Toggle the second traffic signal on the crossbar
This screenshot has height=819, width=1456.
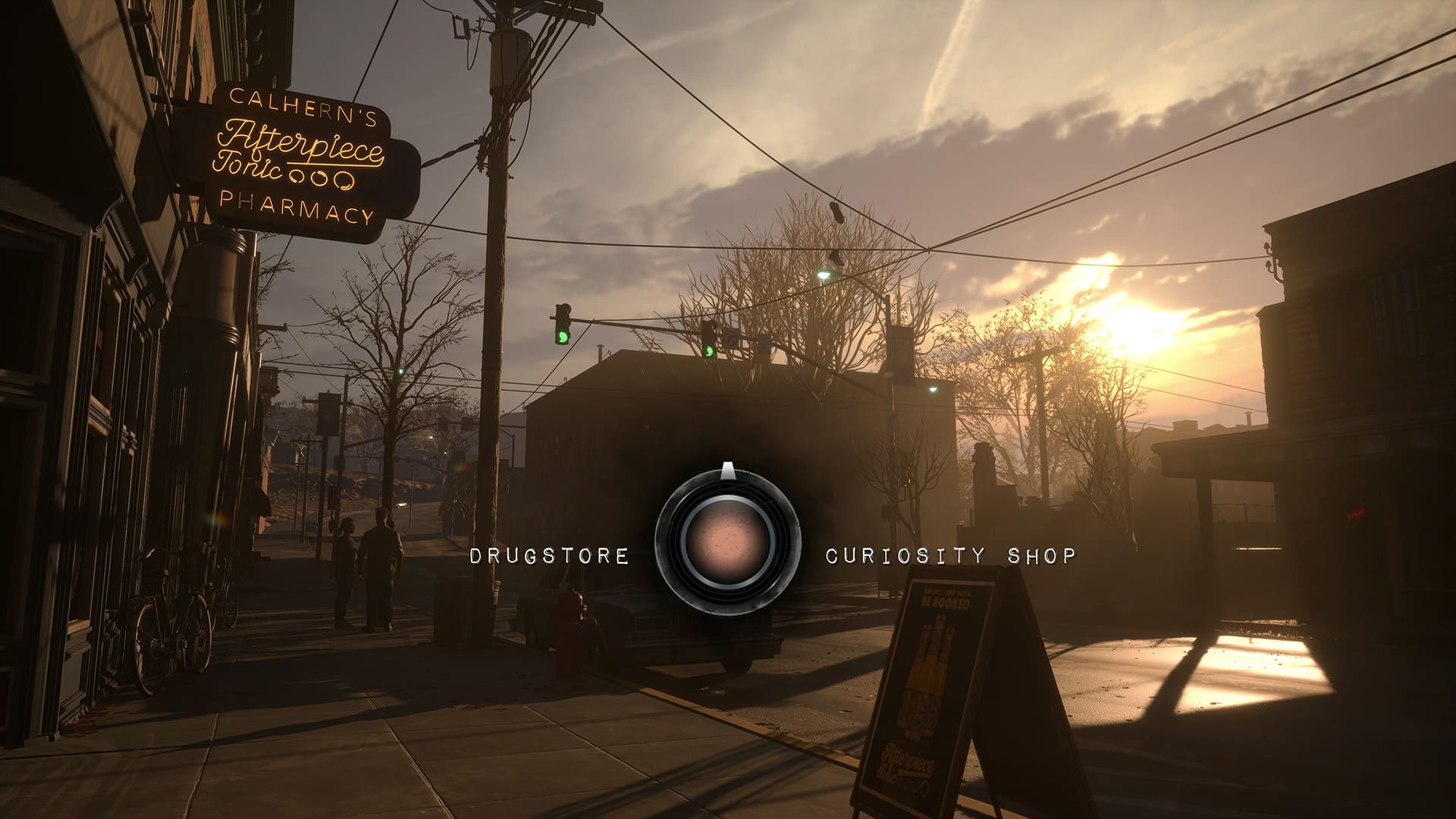[710, 341]
